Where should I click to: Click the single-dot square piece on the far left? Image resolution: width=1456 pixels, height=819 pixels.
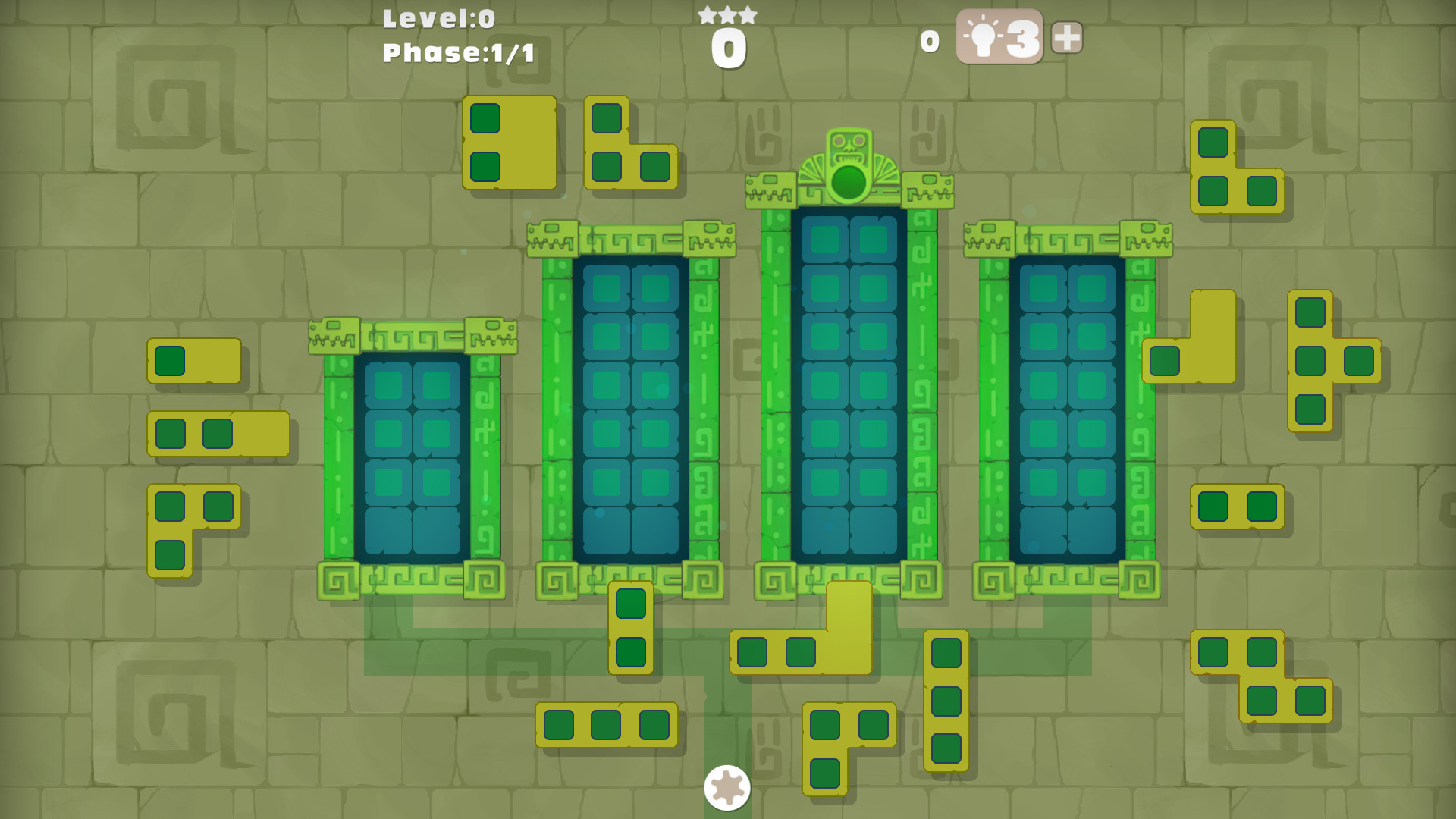tap(168, 362)
